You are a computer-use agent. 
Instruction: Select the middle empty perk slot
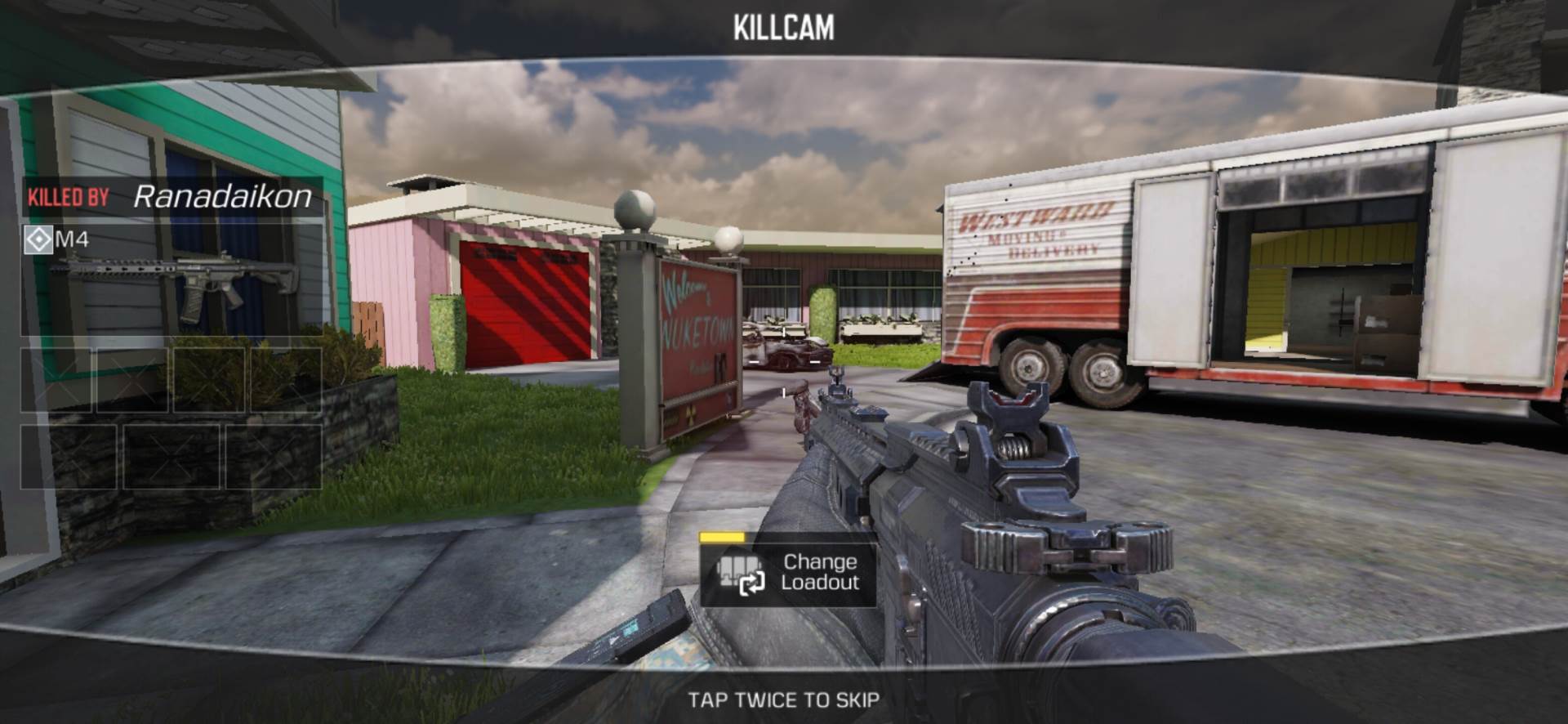point(171,458)
